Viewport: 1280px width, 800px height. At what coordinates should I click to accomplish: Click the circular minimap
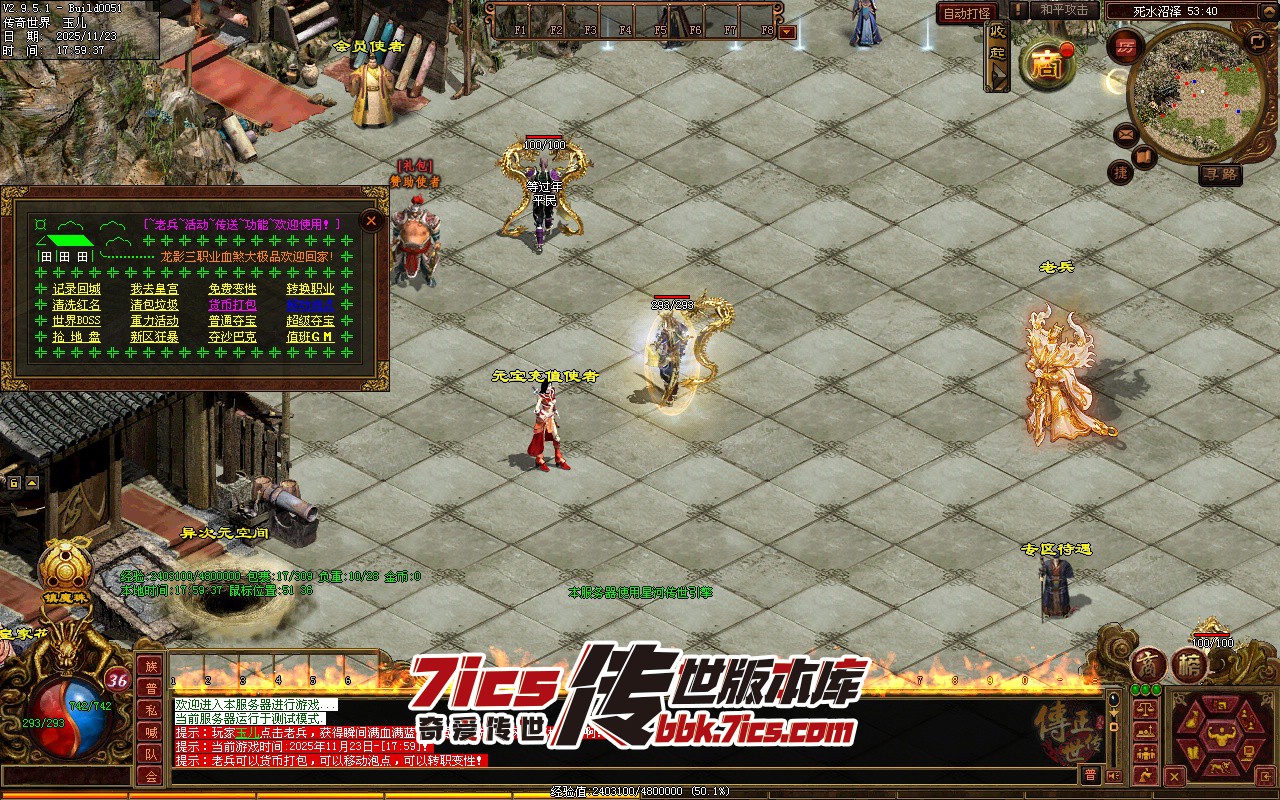1194,93
